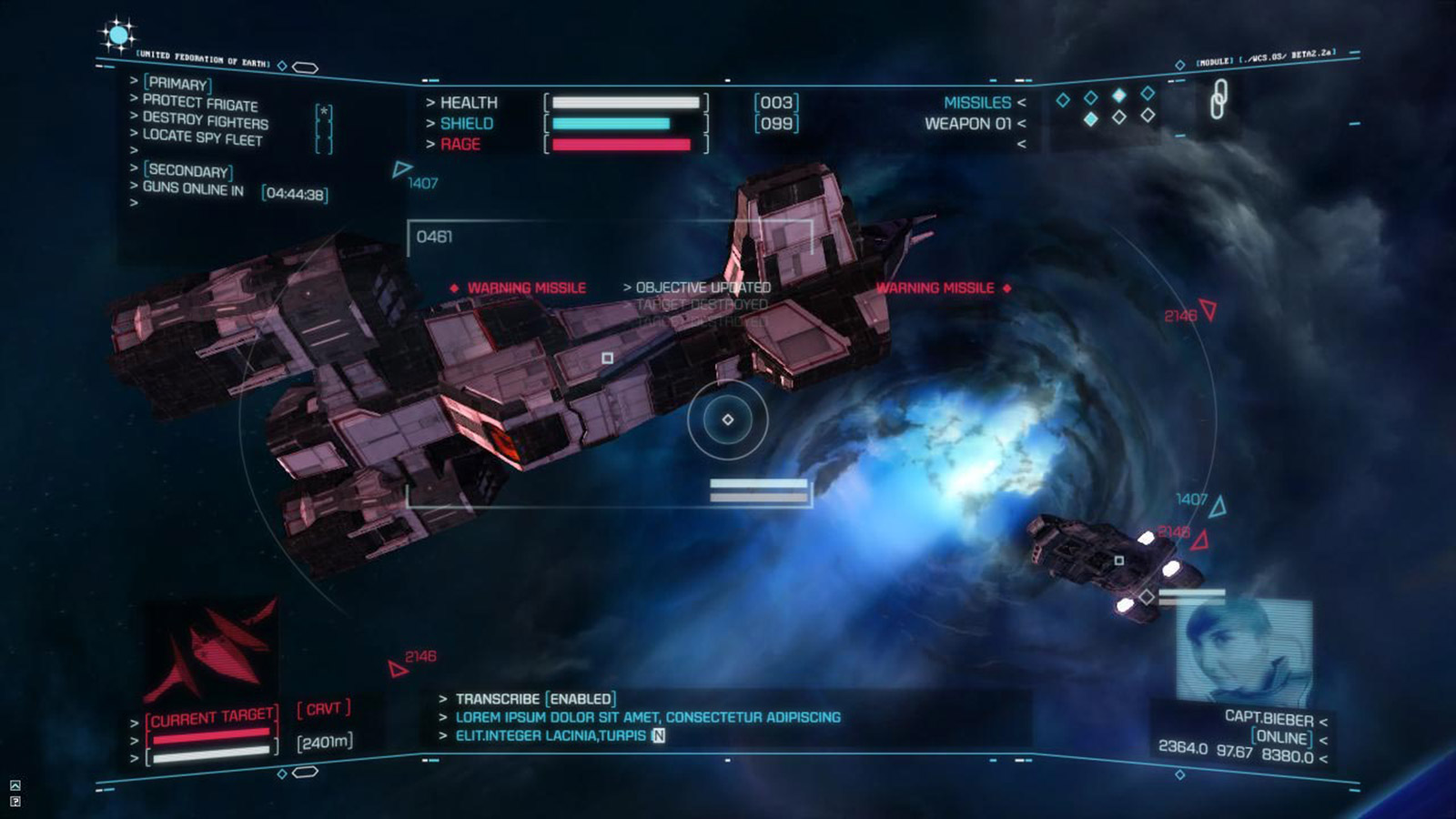Viewport: 1456px width, 819px height.
Task: Click the CRVT target class tag
Action: pyautogui.click(x=323, y=709)
